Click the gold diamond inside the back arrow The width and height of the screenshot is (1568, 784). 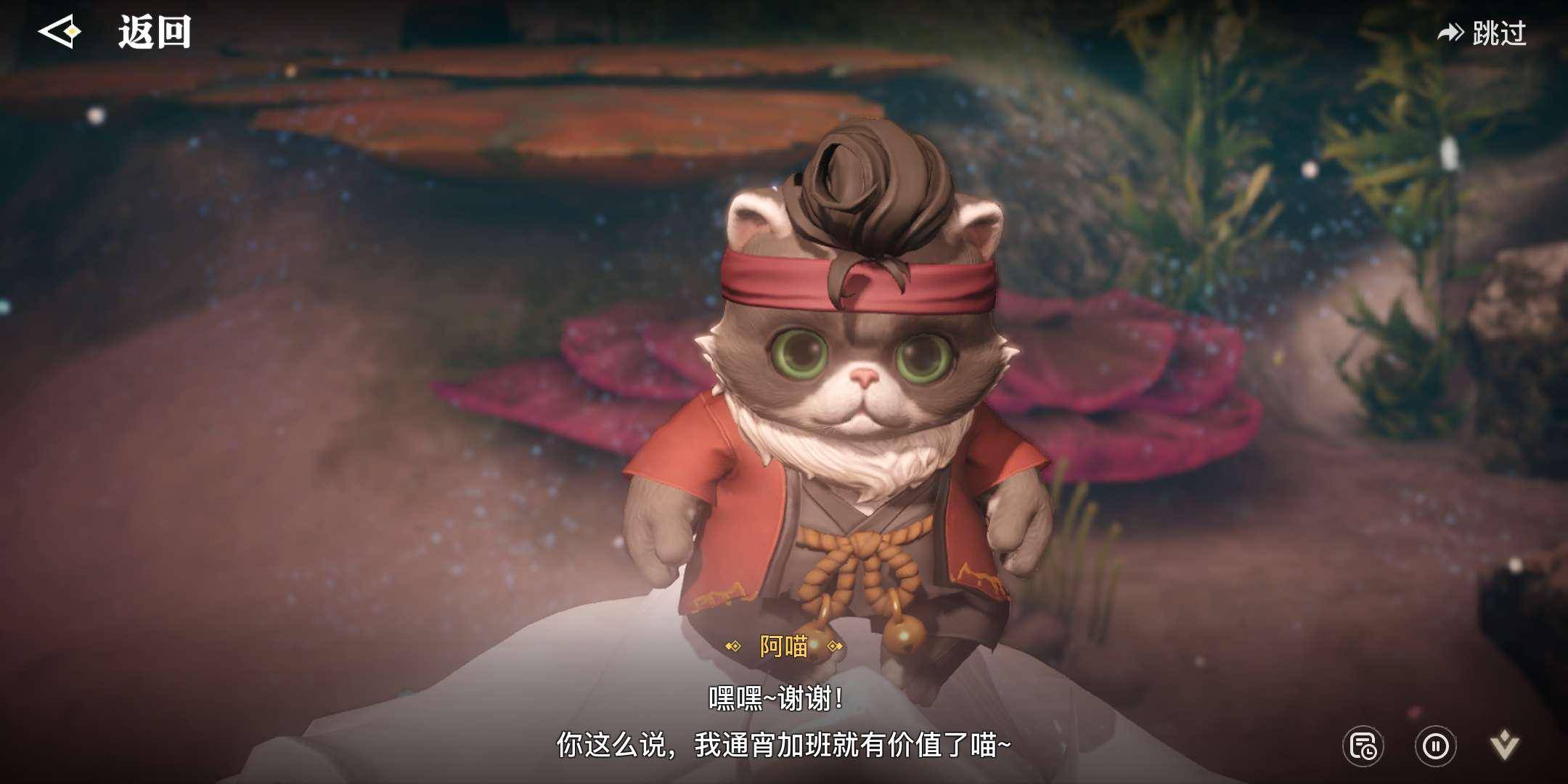point(70,32)
